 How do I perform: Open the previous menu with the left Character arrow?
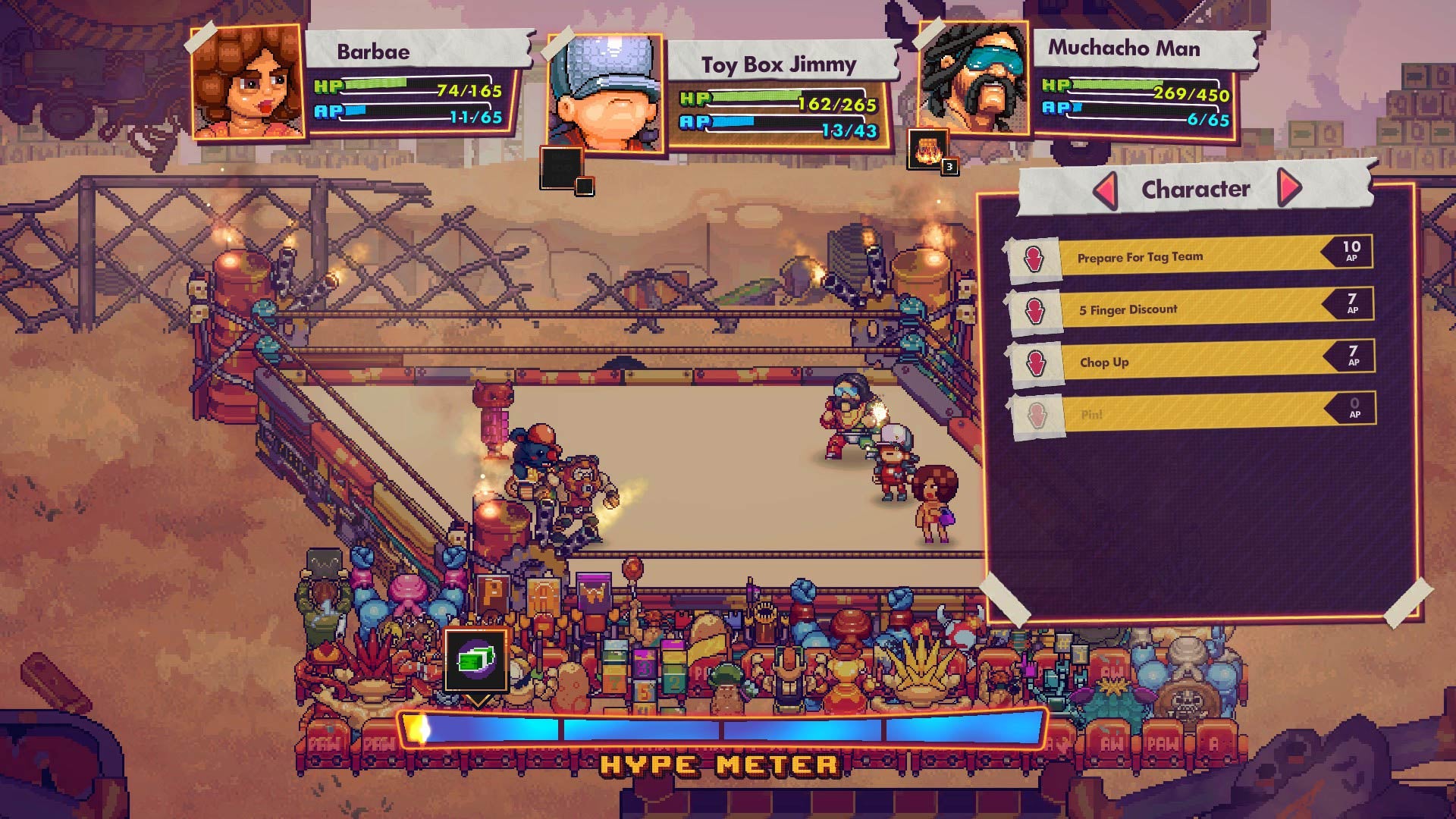pyautogui.click(x=1106, y=190)
